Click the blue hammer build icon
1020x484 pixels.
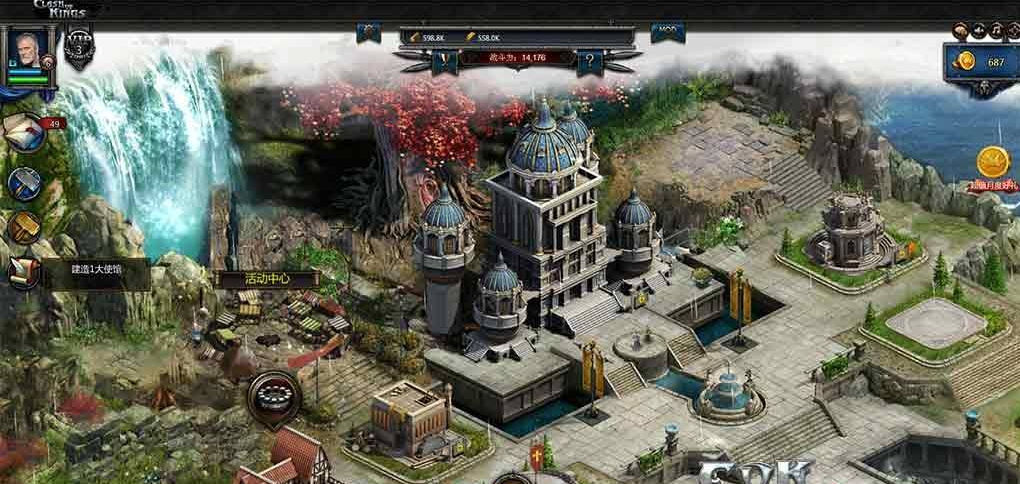point(25,183)
